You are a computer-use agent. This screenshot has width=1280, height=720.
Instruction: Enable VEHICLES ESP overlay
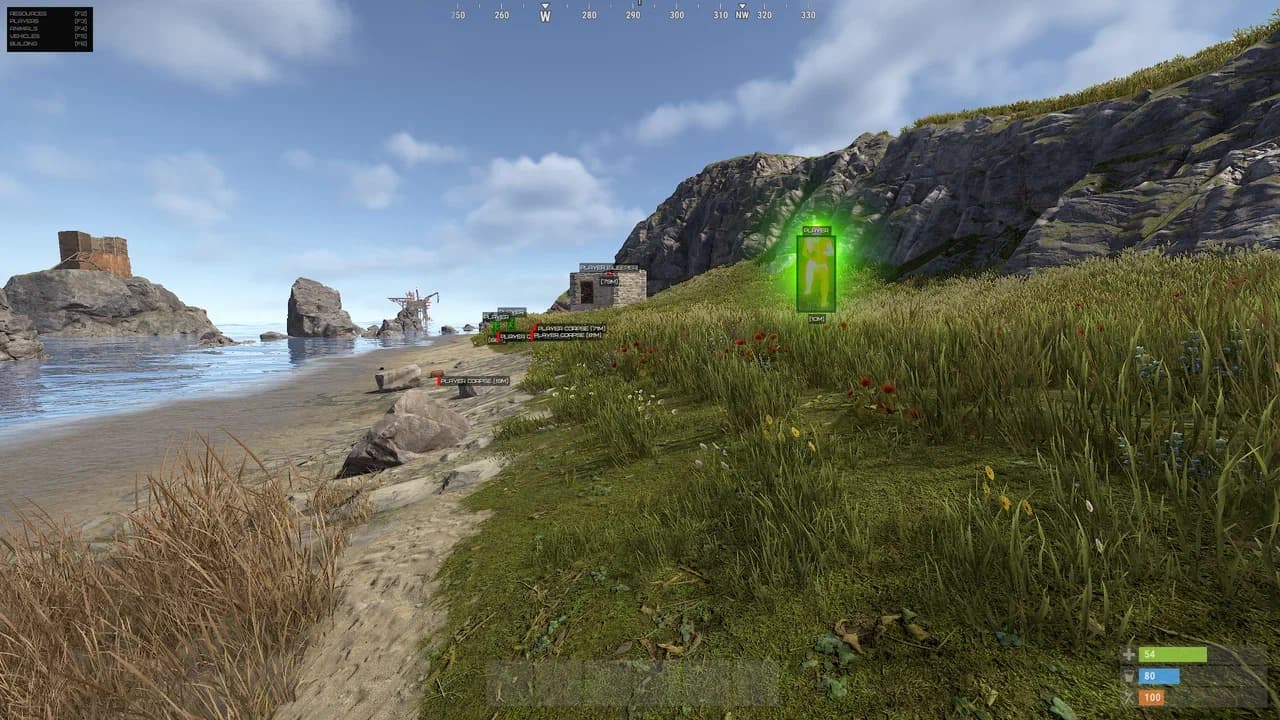[x=26, y=35]
